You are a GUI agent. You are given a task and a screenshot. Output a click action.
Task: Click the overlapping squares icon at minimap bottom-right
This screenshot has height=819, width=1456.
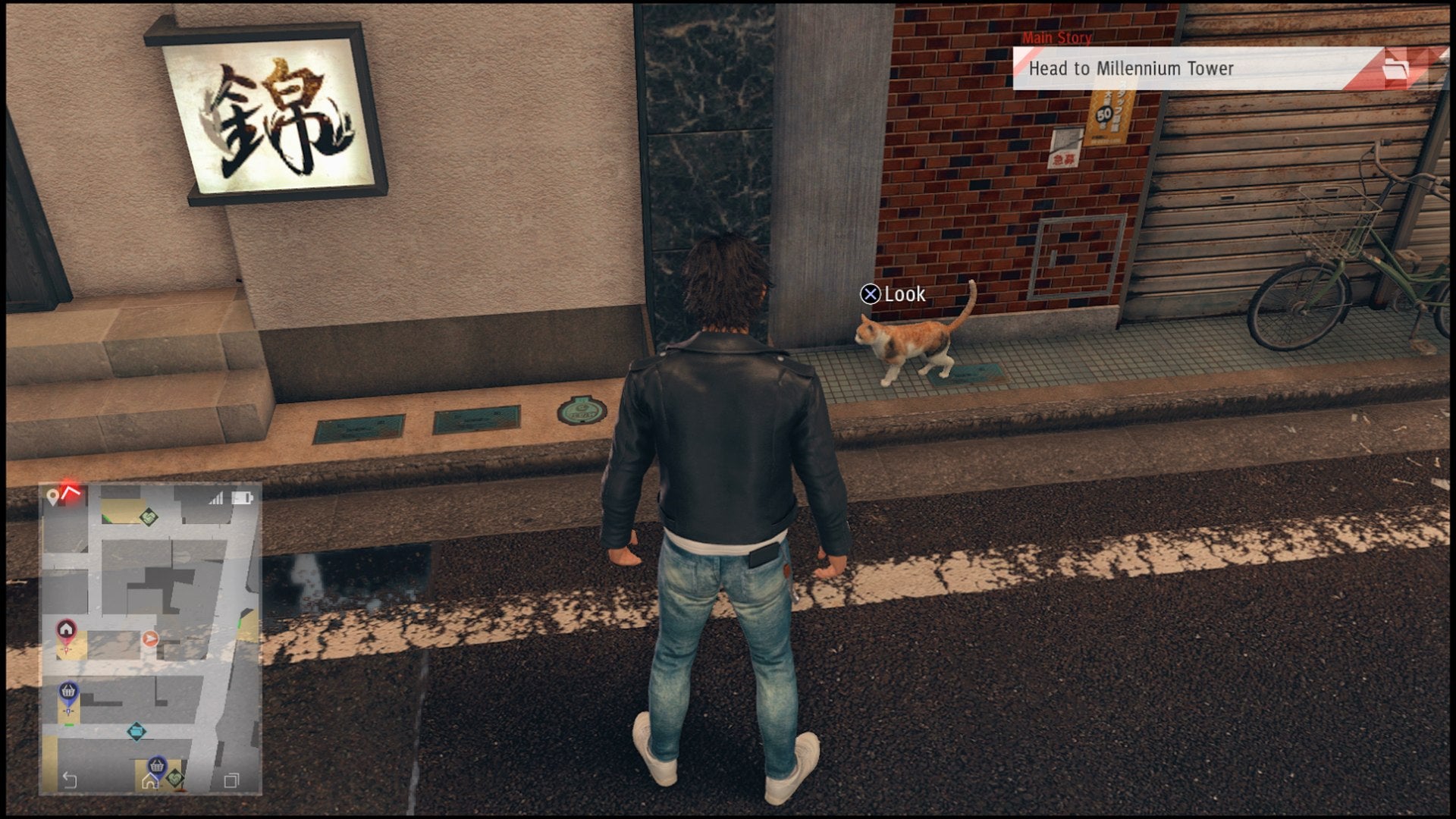233,780
